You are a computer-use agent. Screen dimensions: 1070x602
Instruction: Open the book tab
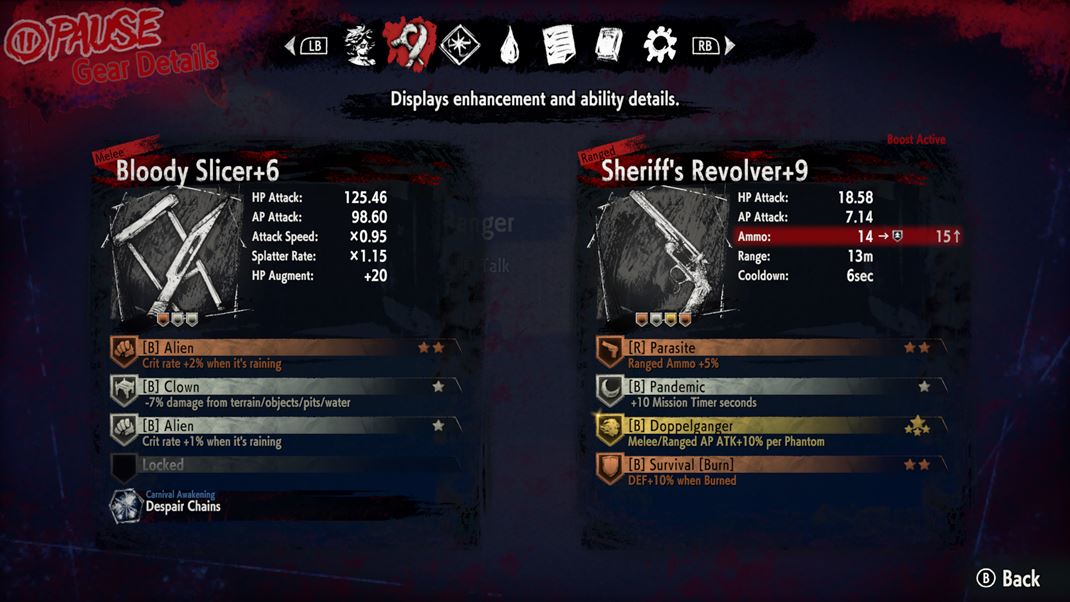click(609, 46)
